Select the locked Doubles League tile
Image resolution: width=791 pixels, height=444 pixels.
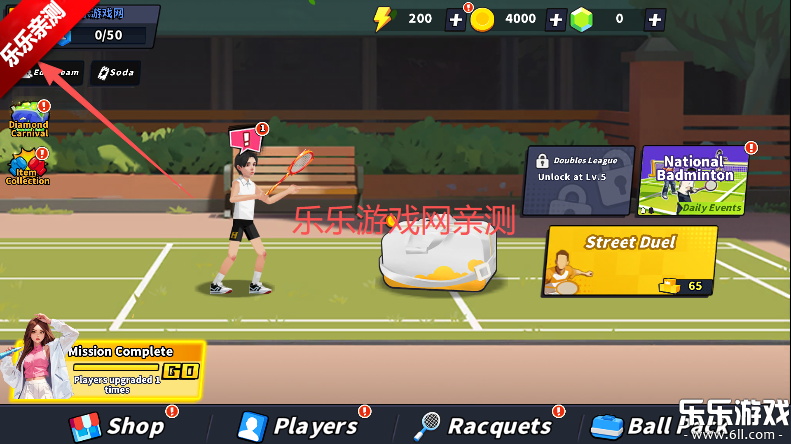579,180
